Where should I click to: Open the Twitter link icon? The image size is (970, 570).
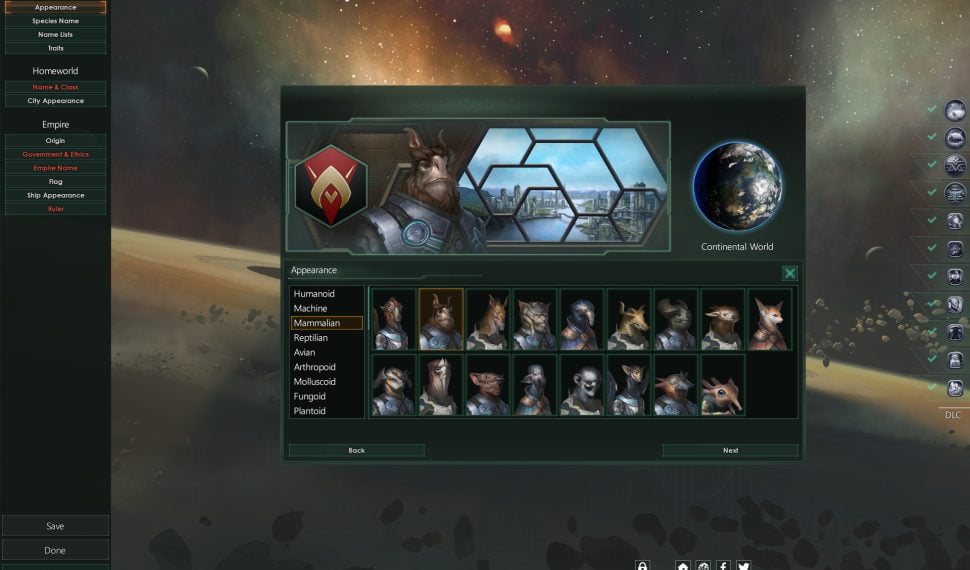pos(743,565)
